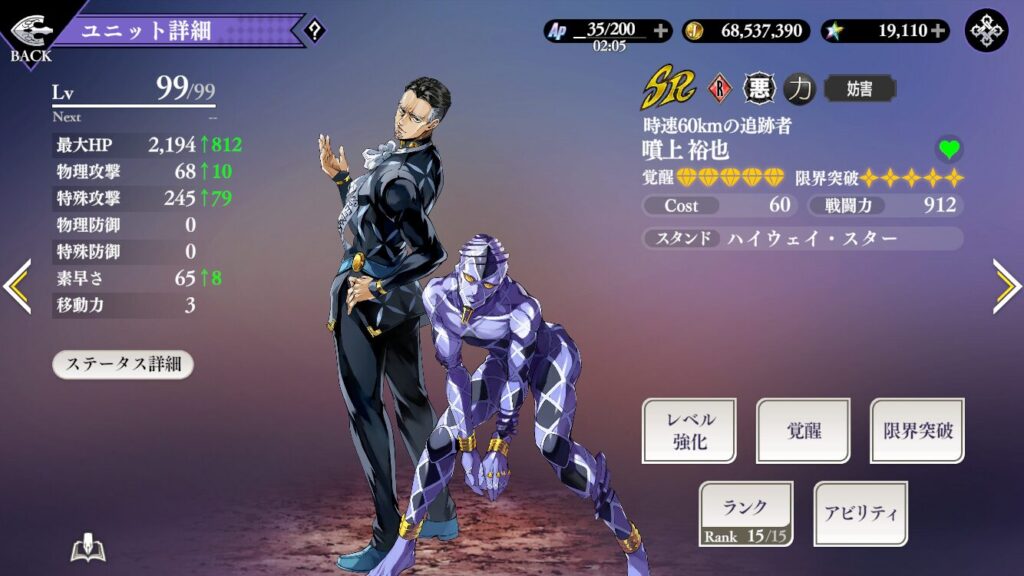The width and height of the screenshot is (1024, 576).
Task: Open the 限界突破 limit break button
Action: pyautogui.click(x=917, y=431)
